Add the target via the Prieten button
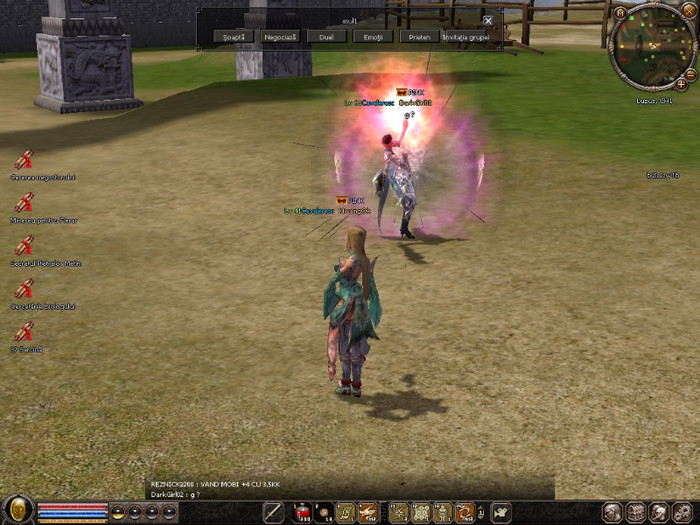The width and height of the screenshot is (700, 525). click(x=419, y=36)
